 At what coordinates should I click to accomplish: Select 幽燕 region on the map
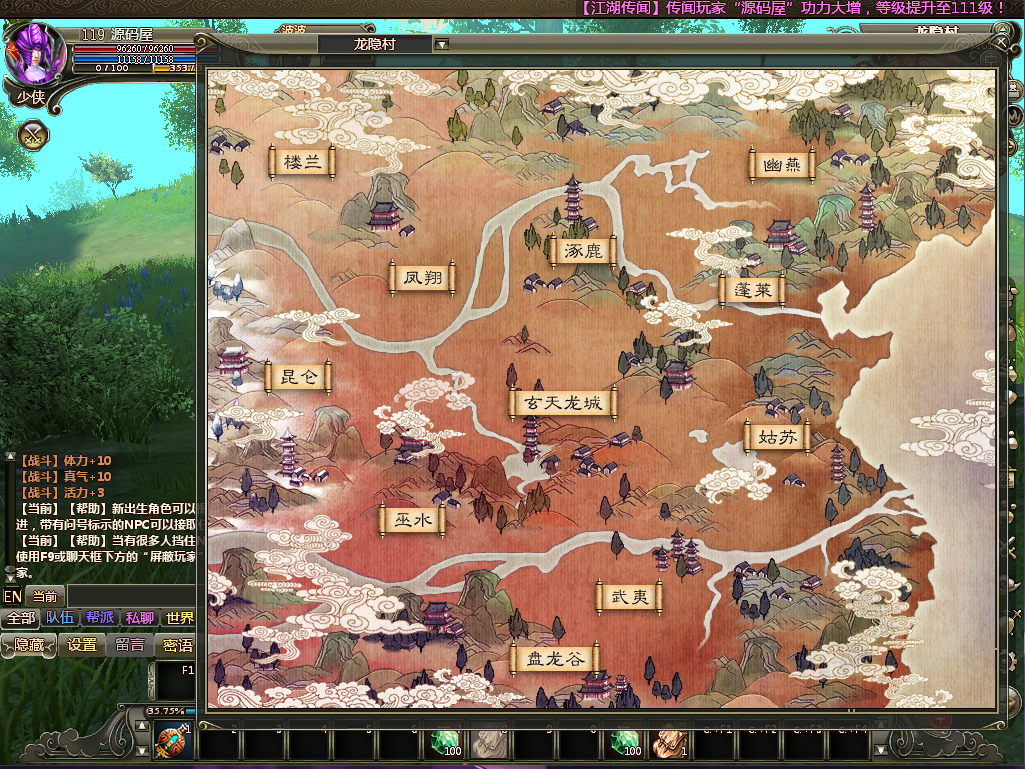coord(781,166)
